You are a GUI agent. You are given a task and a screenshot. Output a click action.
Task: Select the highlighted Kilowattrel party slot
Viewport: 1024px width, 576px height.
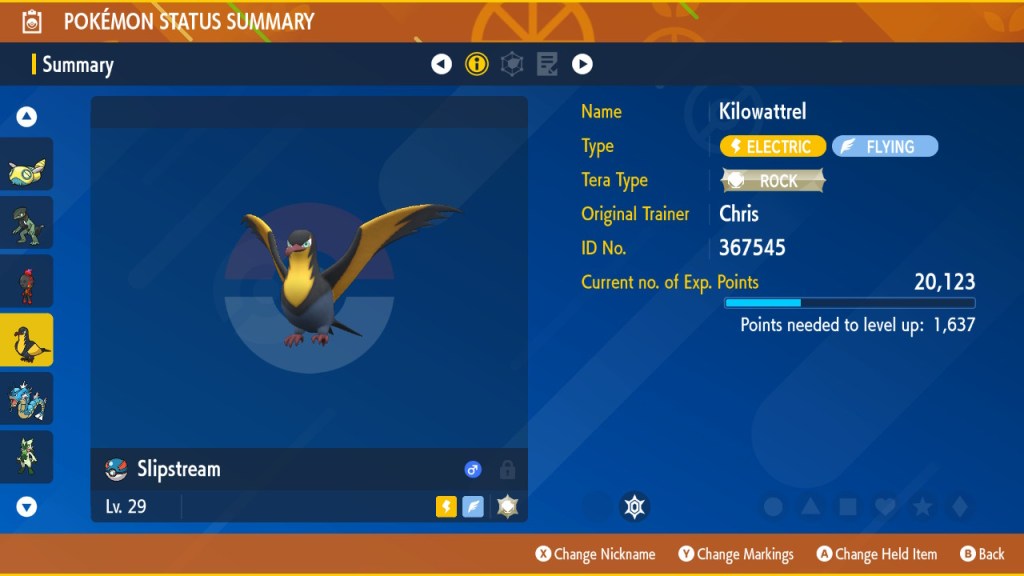[27, 342]
